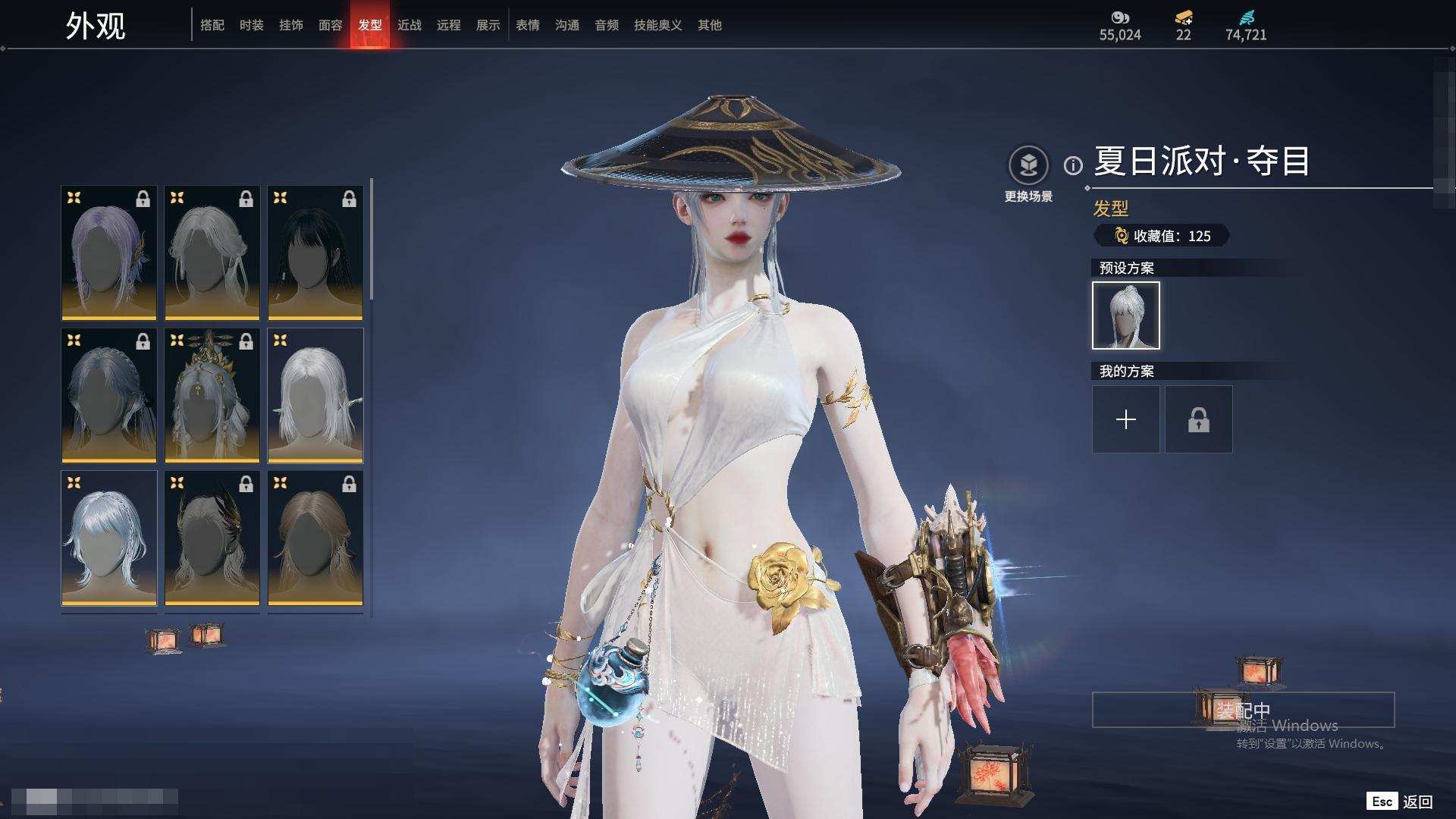Select the 挂饰 tab
Image resolution: width=1456 pixels, height=819 pixels.
click(x=291, y=25)
